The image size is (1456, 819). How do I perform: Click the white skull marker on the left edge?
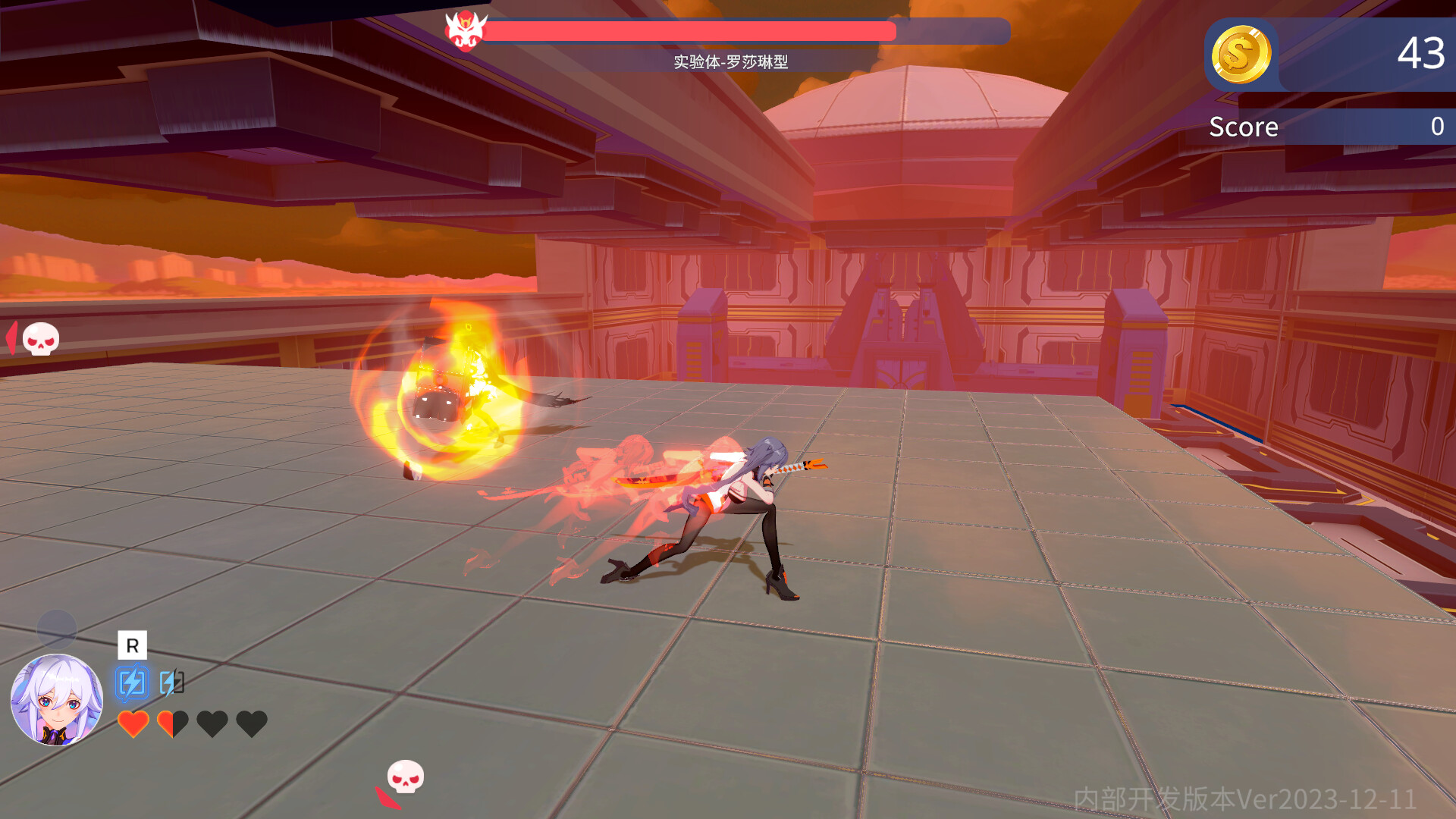pyautogui.click(x=40, y=339)
